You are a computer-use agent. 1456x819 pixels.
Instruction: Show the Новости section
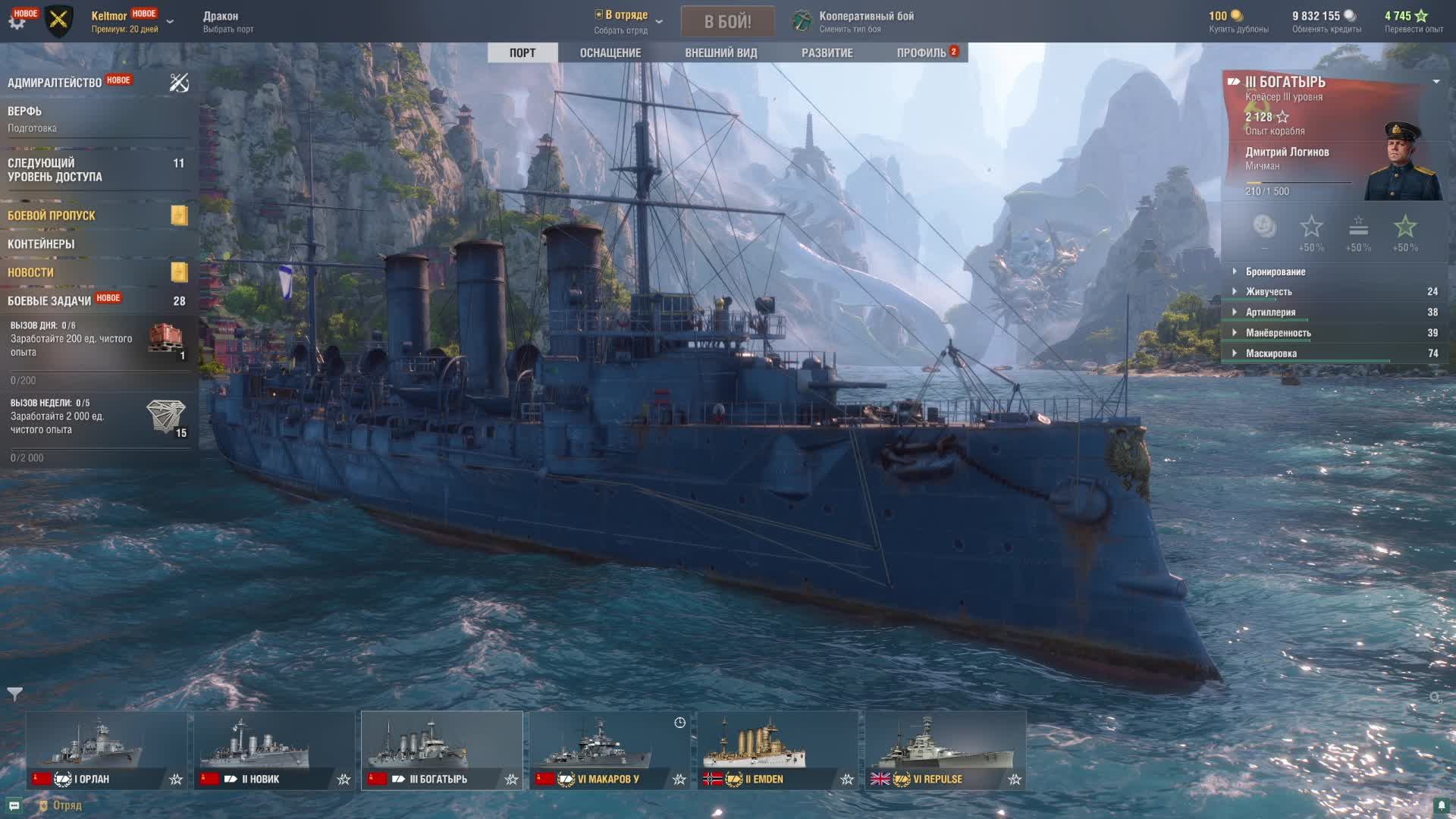pyautogui.click(x=30, y=272)
